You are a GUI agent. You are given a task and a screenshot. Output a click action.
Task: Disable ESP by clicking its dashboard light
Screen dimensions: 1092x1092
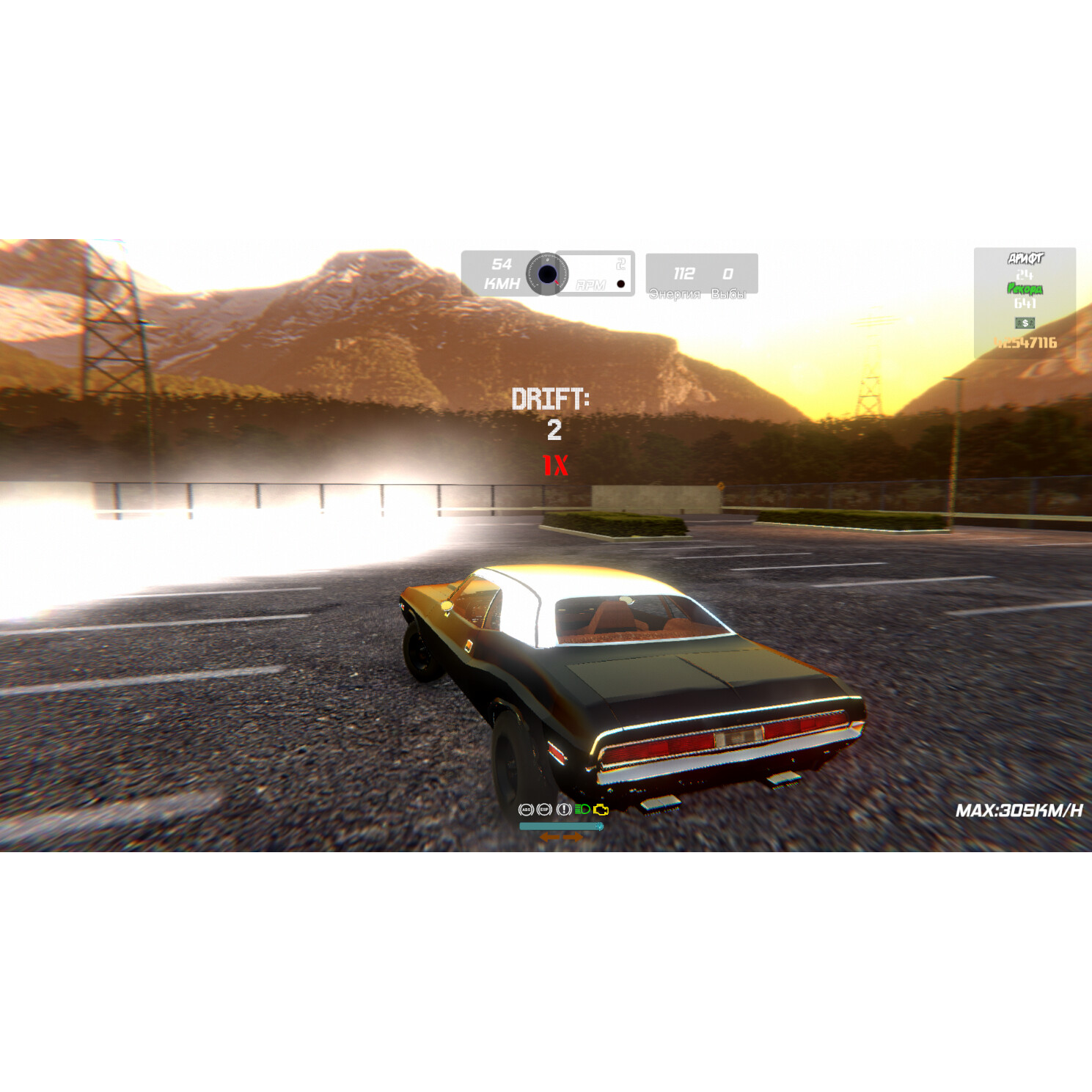pyautogui.click(x=544, y=809)
